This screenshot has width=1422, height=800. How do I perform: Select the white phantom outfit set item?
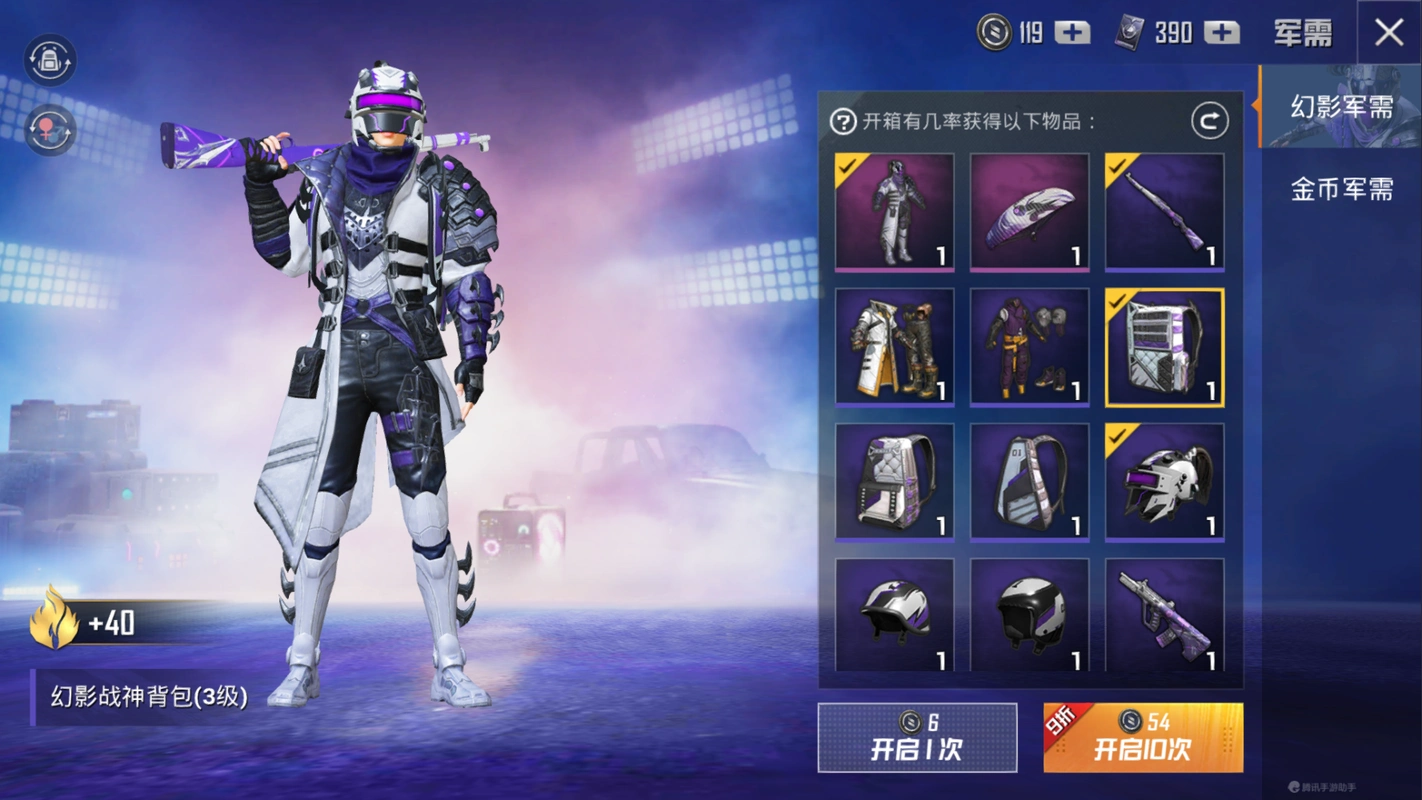[x=894, y=212]
